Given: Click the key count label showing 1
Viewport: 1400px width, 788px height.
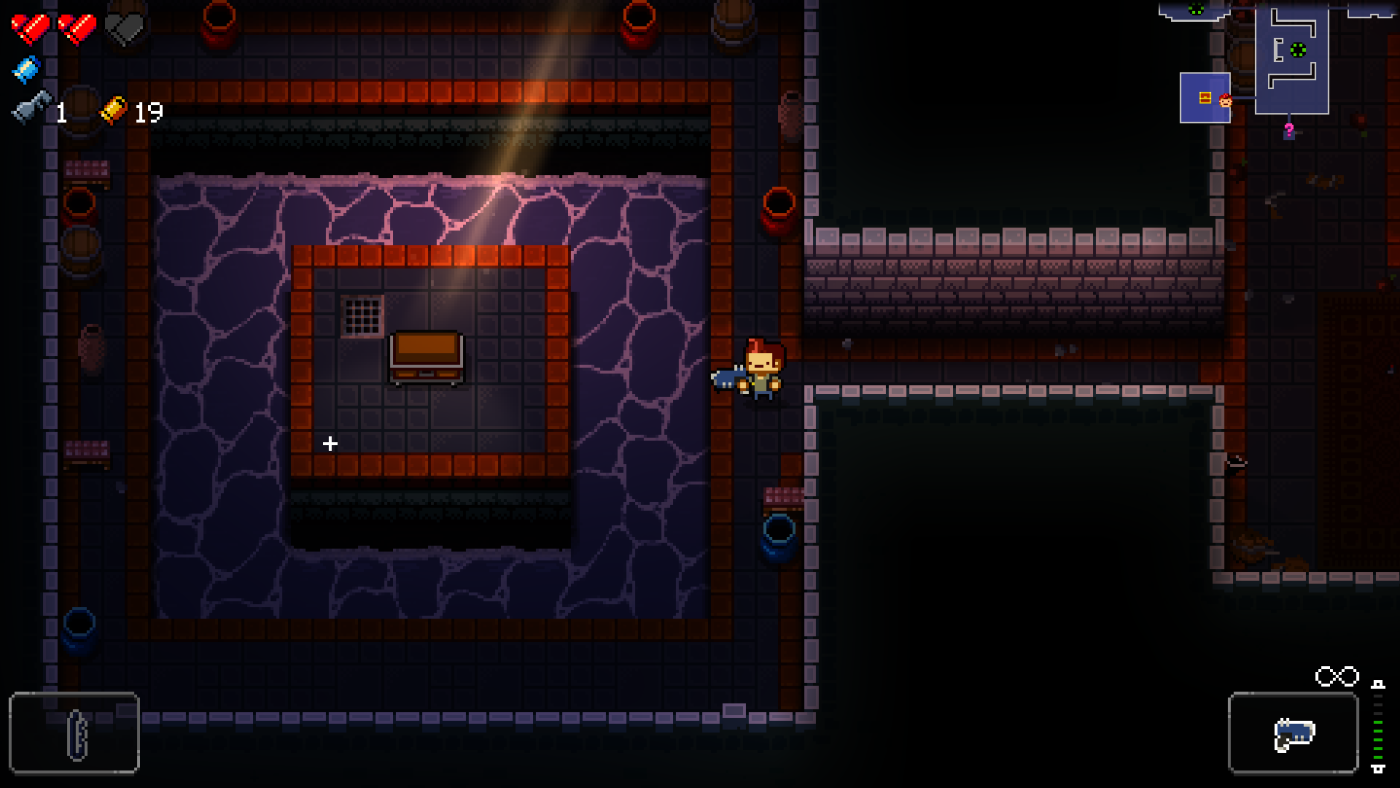Looking at the screenshot, I should click(62, 113).
